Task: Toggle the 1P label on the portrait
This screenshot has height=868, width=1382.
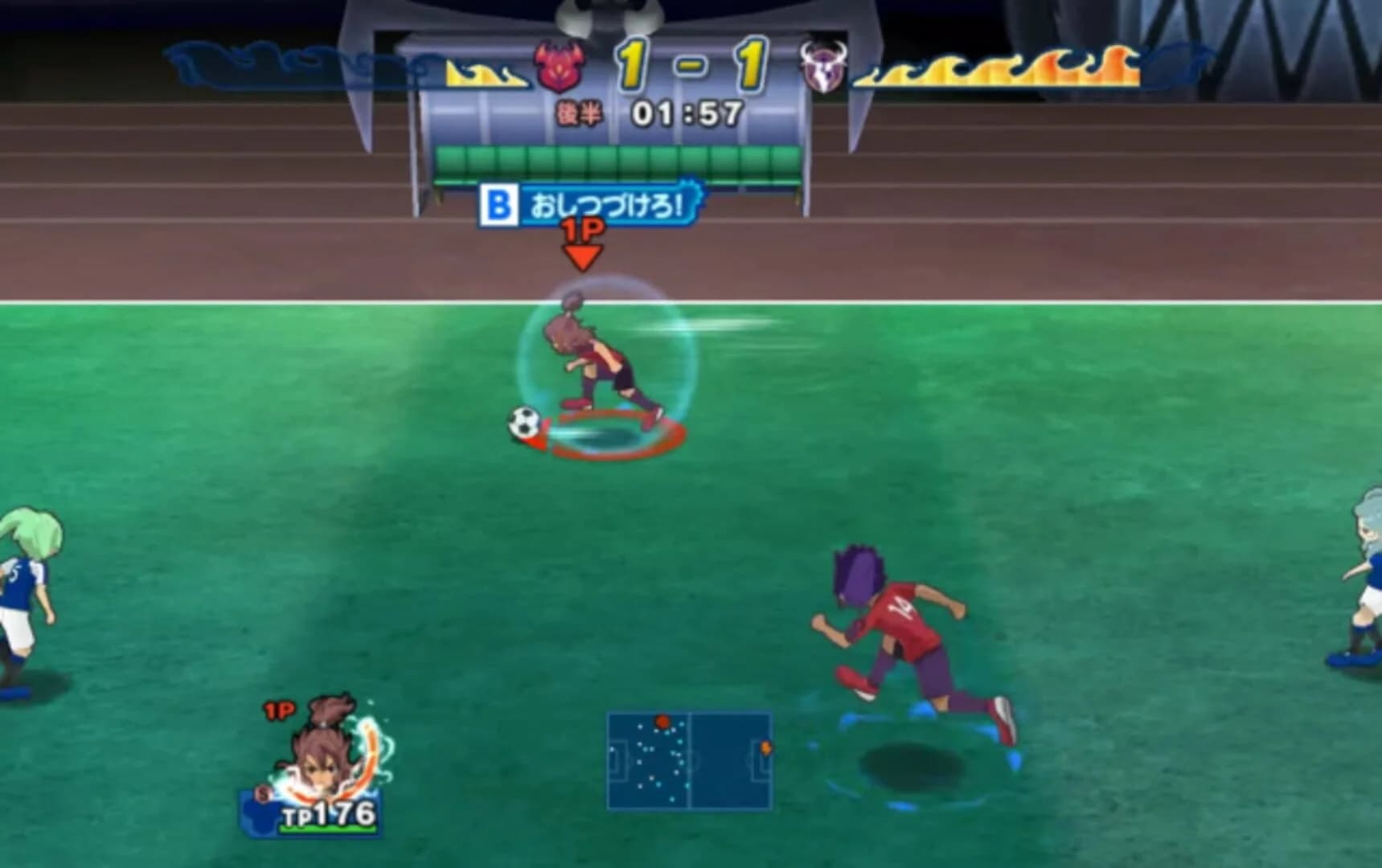Action: pyautogui.click(x=279, y=709)
